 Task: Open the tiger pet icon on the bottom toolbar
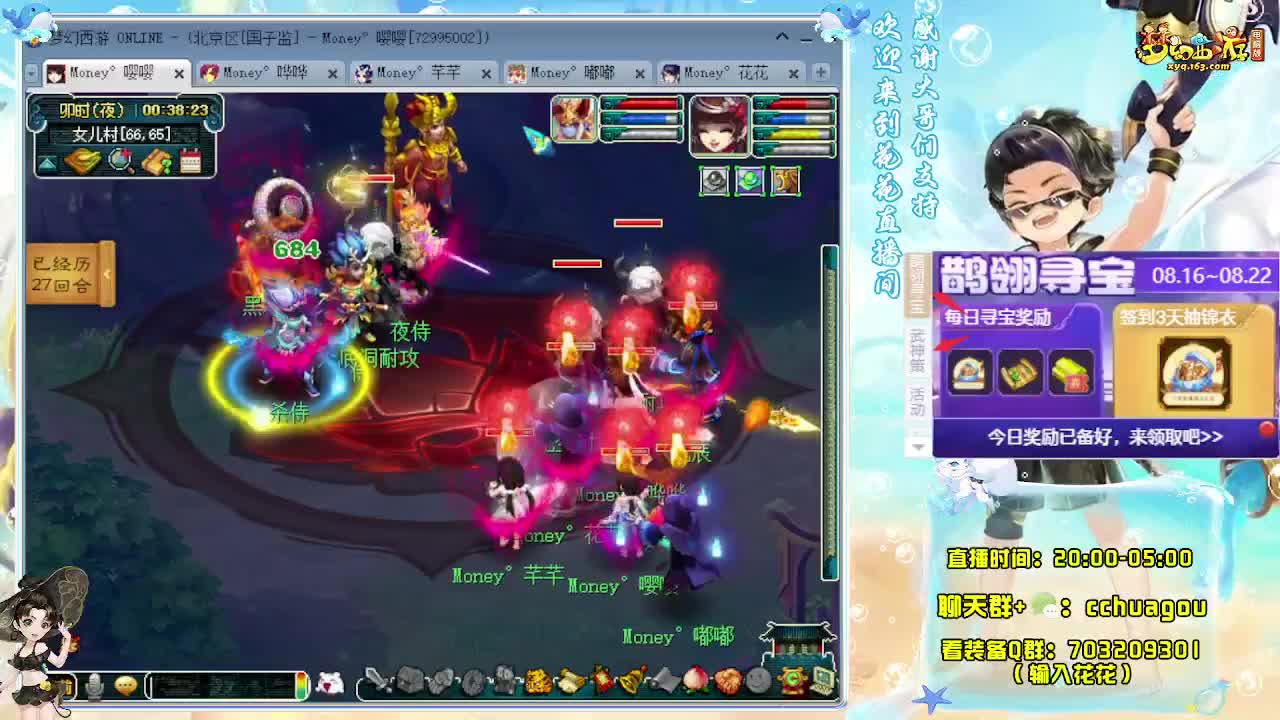pos(538,681)
